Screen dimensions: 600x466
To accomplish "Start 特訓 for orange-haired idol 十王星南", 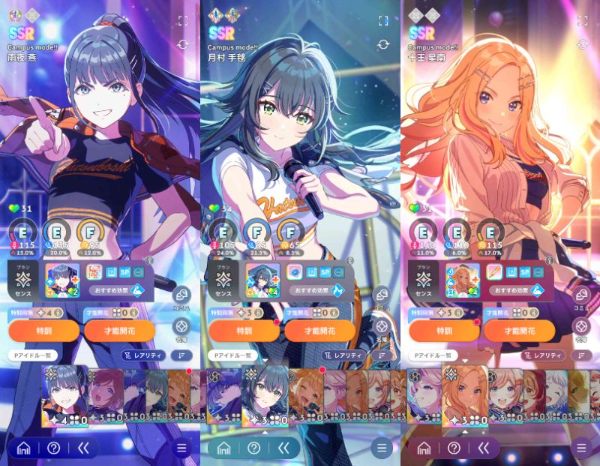I will [x=442, y=331].
